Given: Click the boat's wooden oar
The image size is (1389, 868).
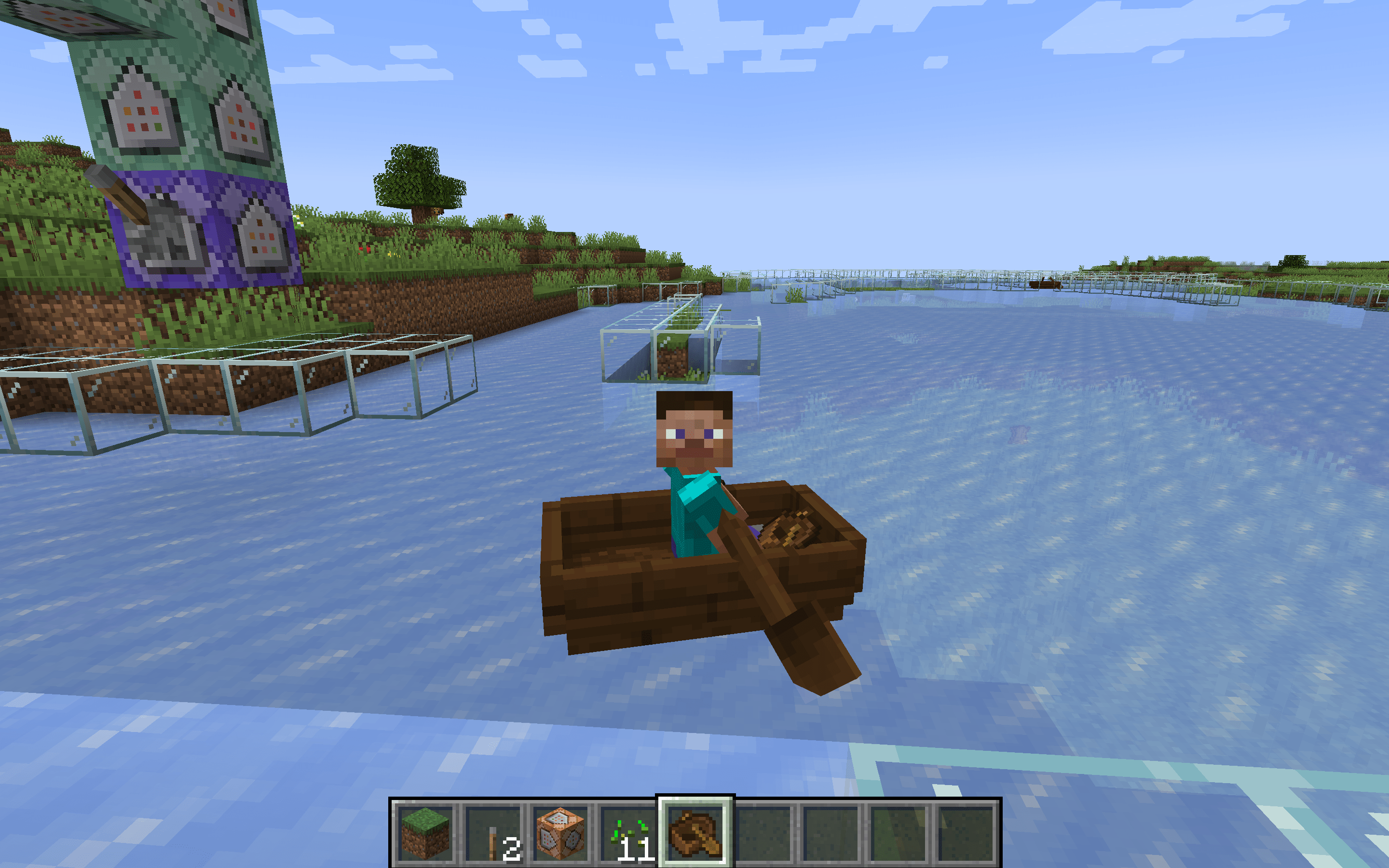Looking at the screenshot, I should [803, 643].
